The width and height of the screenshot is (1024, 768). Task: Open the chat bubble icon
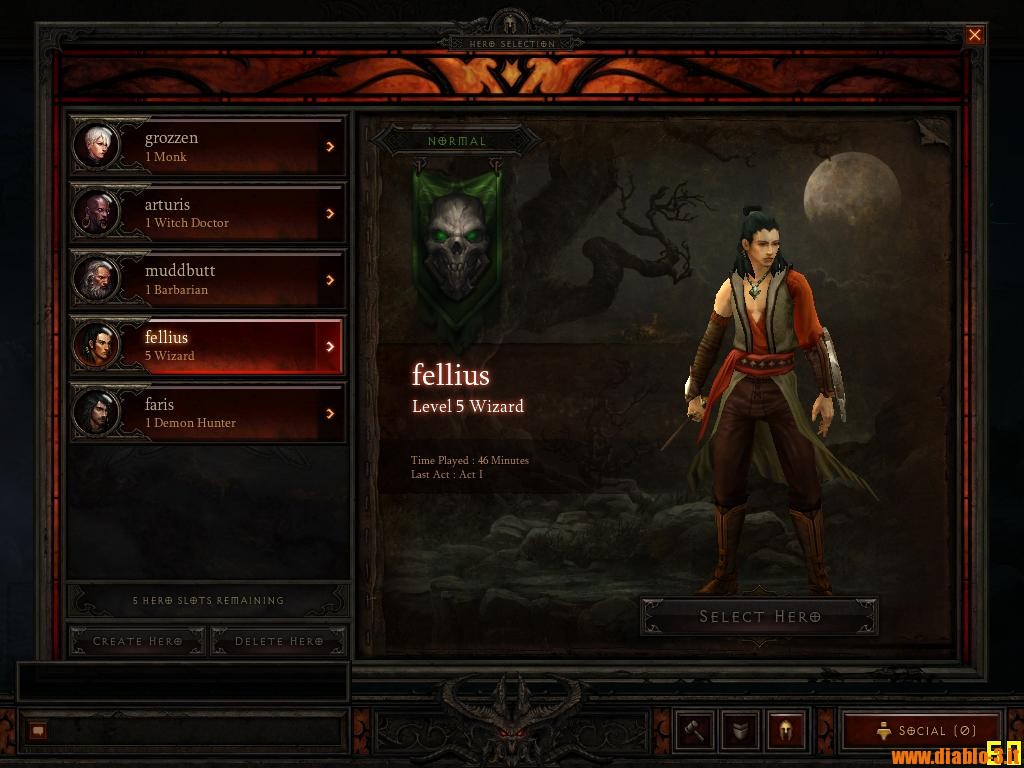38,731
